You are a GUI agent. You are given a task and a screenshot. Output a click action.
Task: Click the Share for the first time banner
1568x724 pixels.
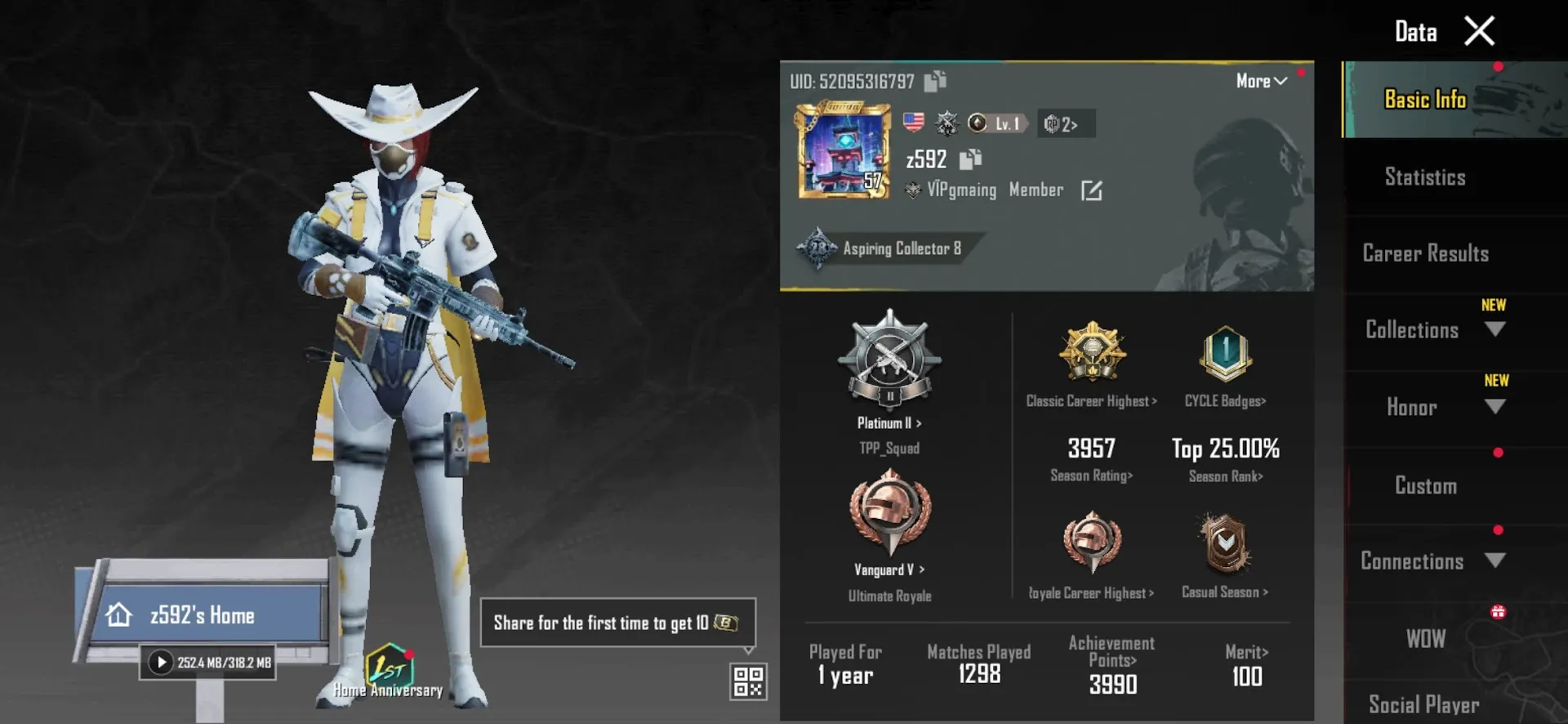618,623
